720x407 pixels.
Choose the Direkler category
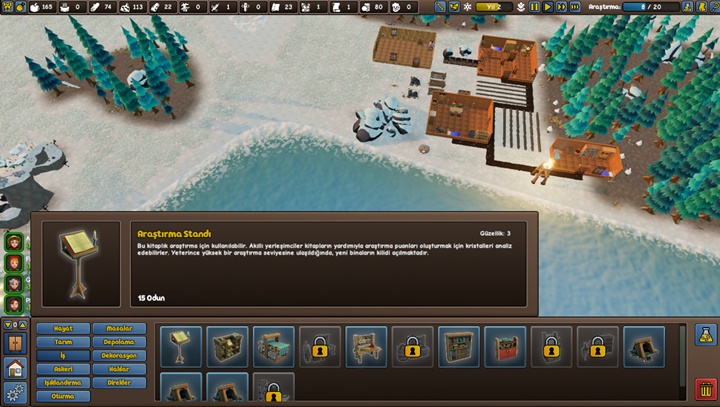(120, 383)
